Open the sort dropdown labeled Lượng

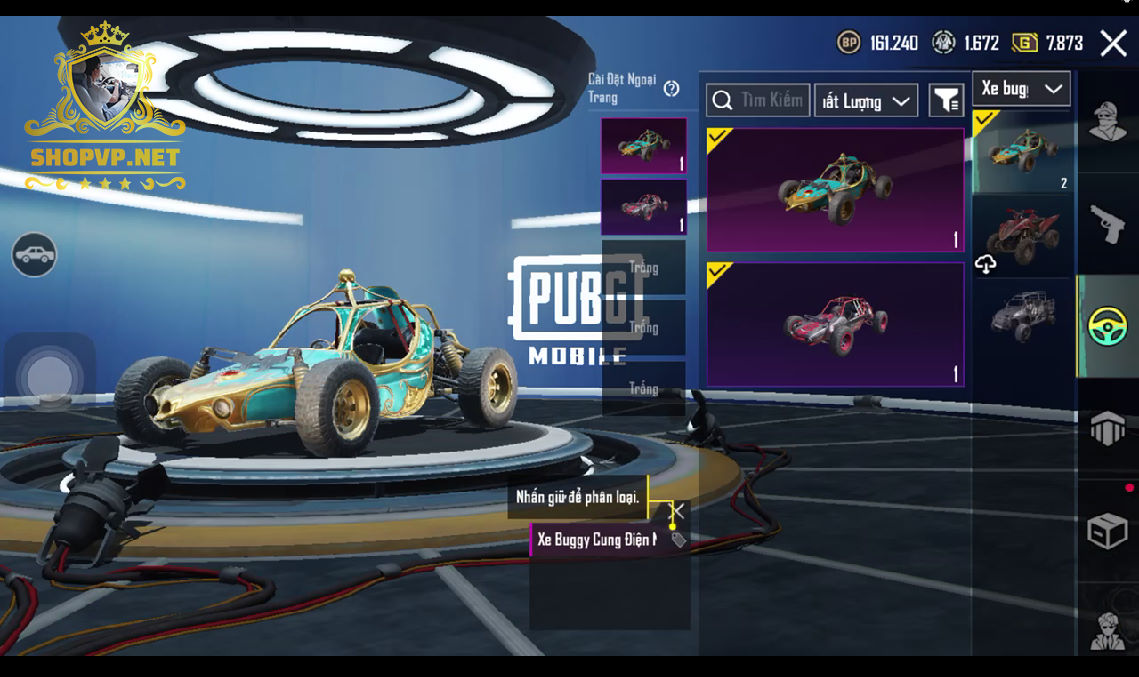865,101
